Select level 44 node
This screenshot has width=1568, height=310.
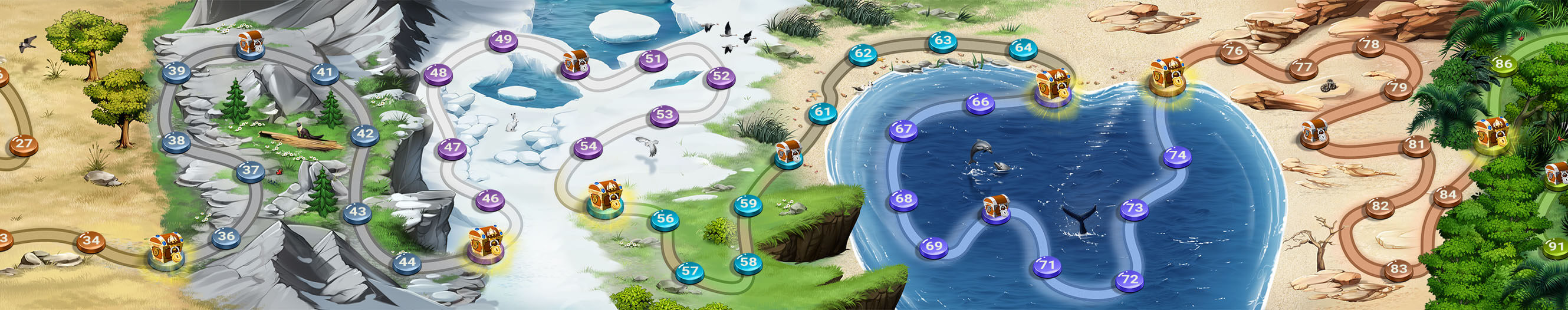pyautogui.click(x=407, y=263)
